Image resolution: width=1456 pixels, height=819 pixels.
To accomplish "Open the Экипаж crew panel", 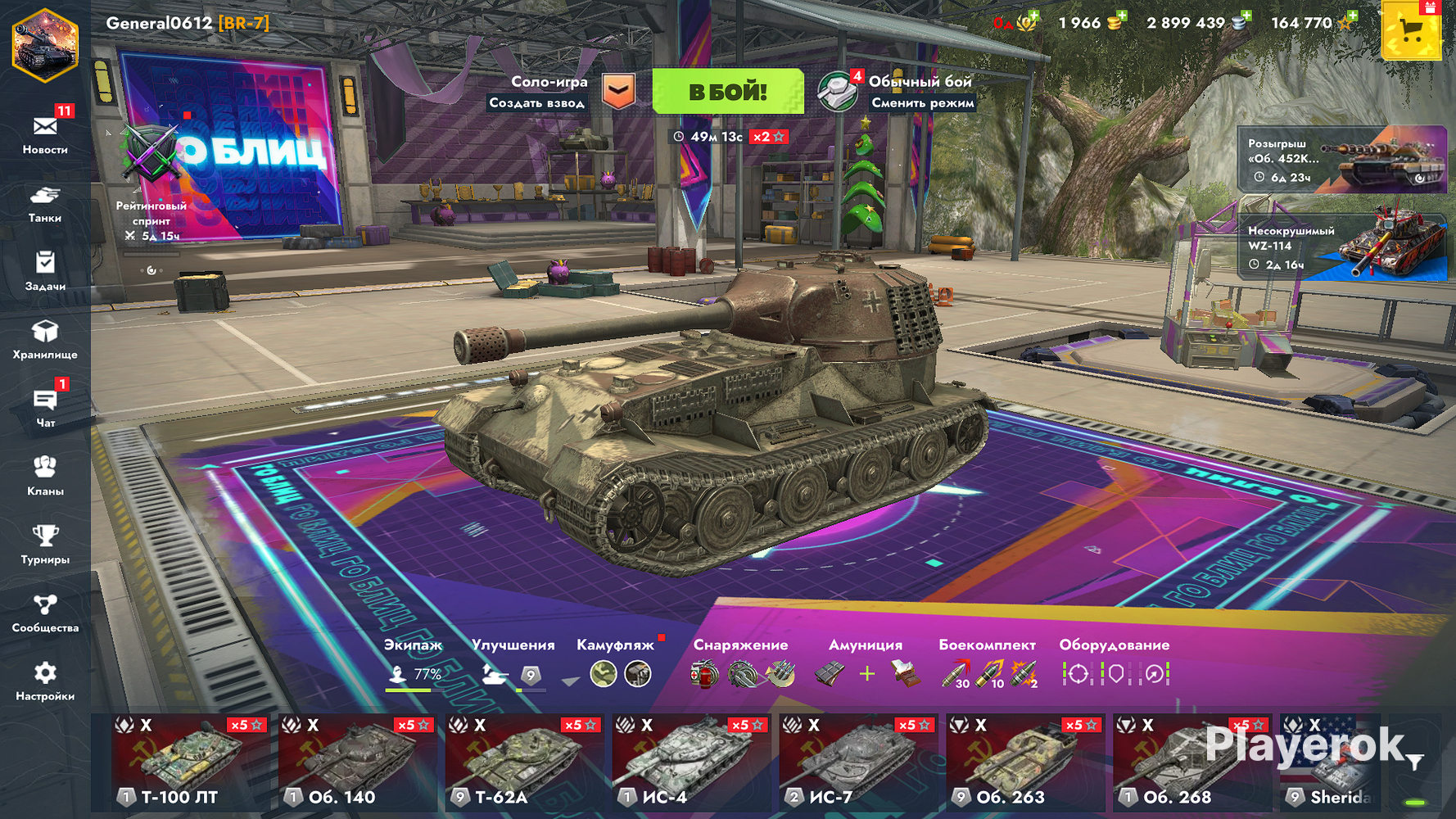I will [x=414, y=665].
